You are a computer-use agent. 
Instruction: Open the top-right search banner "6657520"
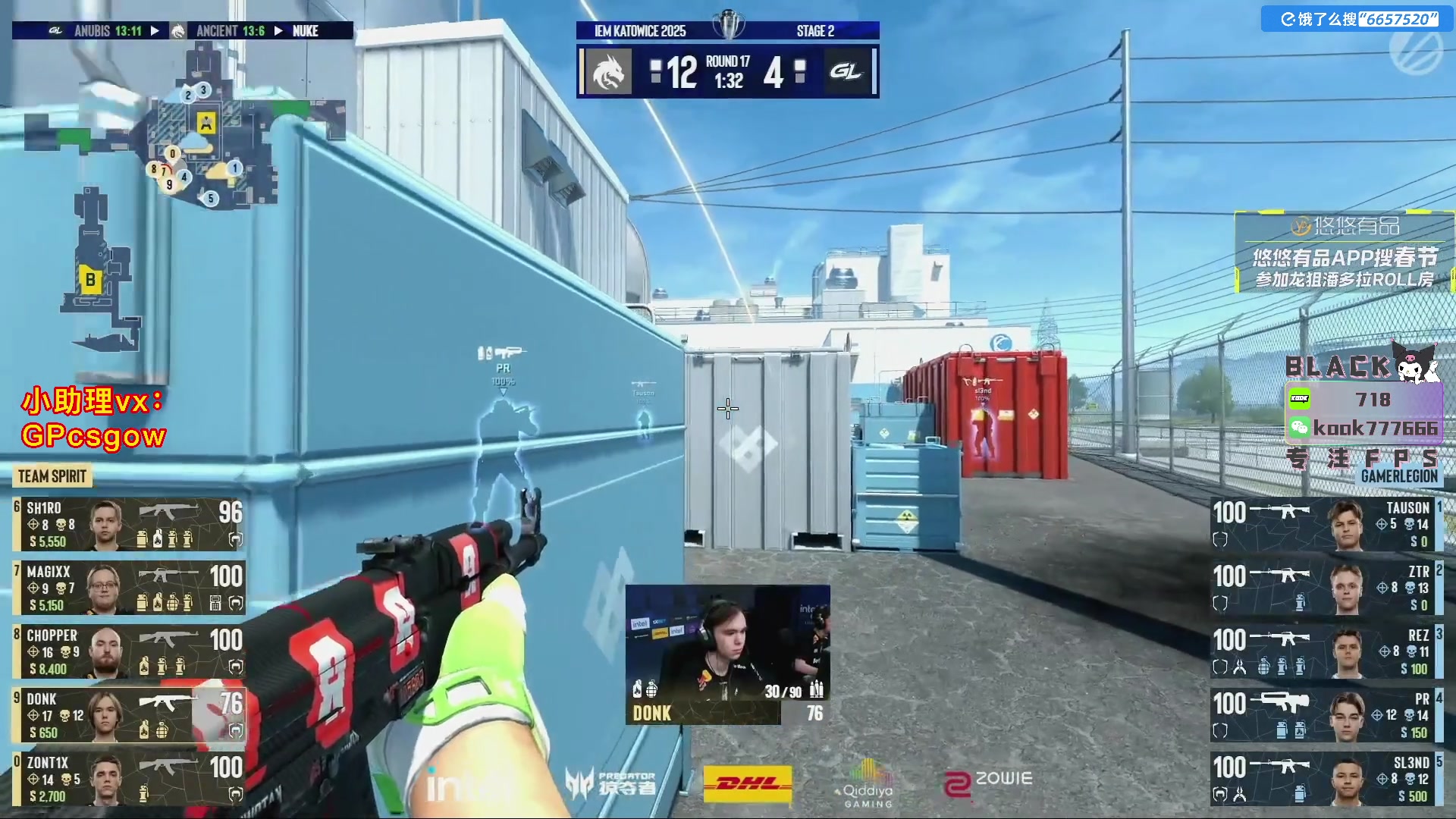[x=1358, y=19]
